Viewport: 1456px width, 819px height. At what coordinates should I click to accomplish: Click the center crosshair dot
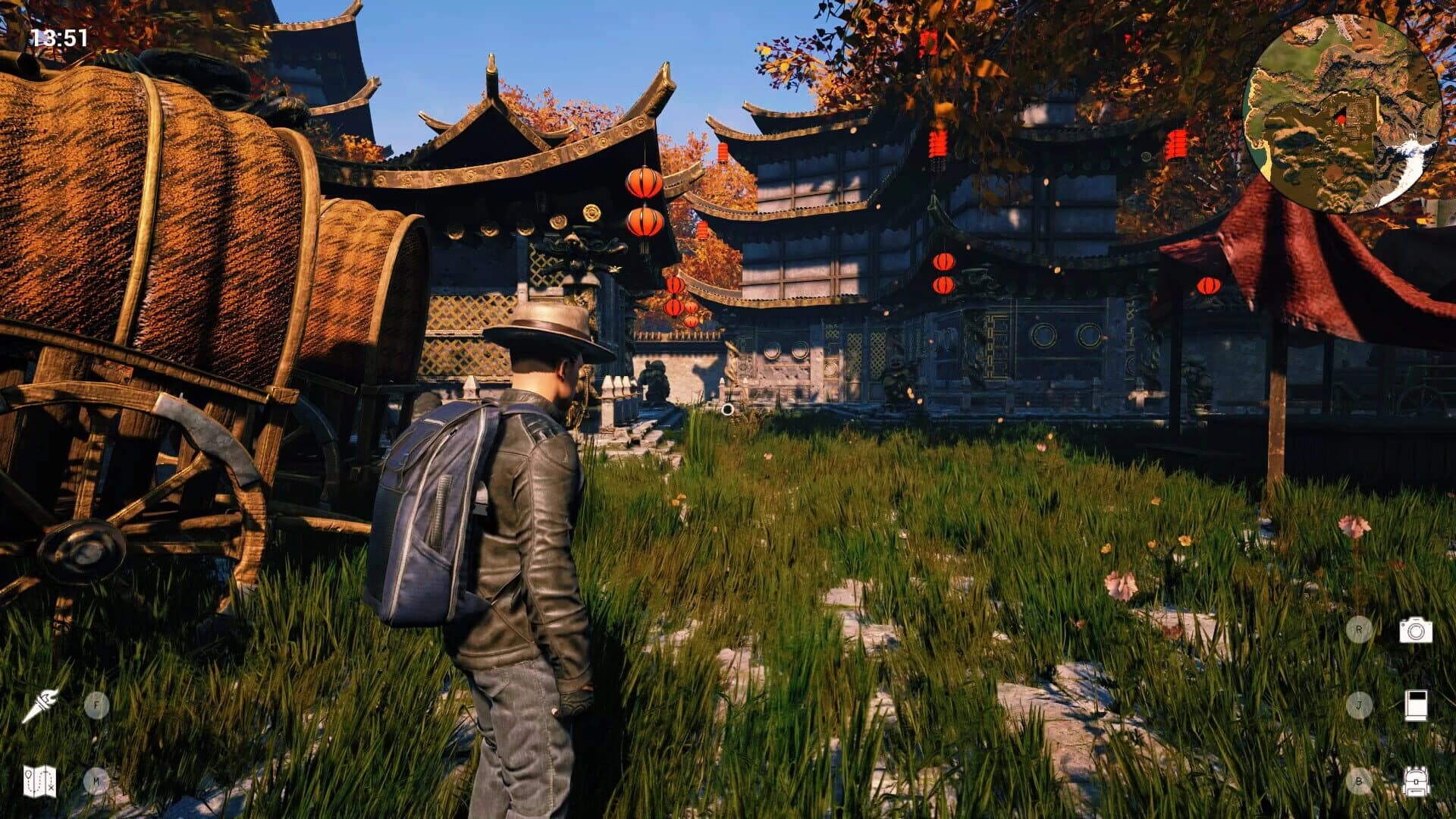(x=728, y=409)
